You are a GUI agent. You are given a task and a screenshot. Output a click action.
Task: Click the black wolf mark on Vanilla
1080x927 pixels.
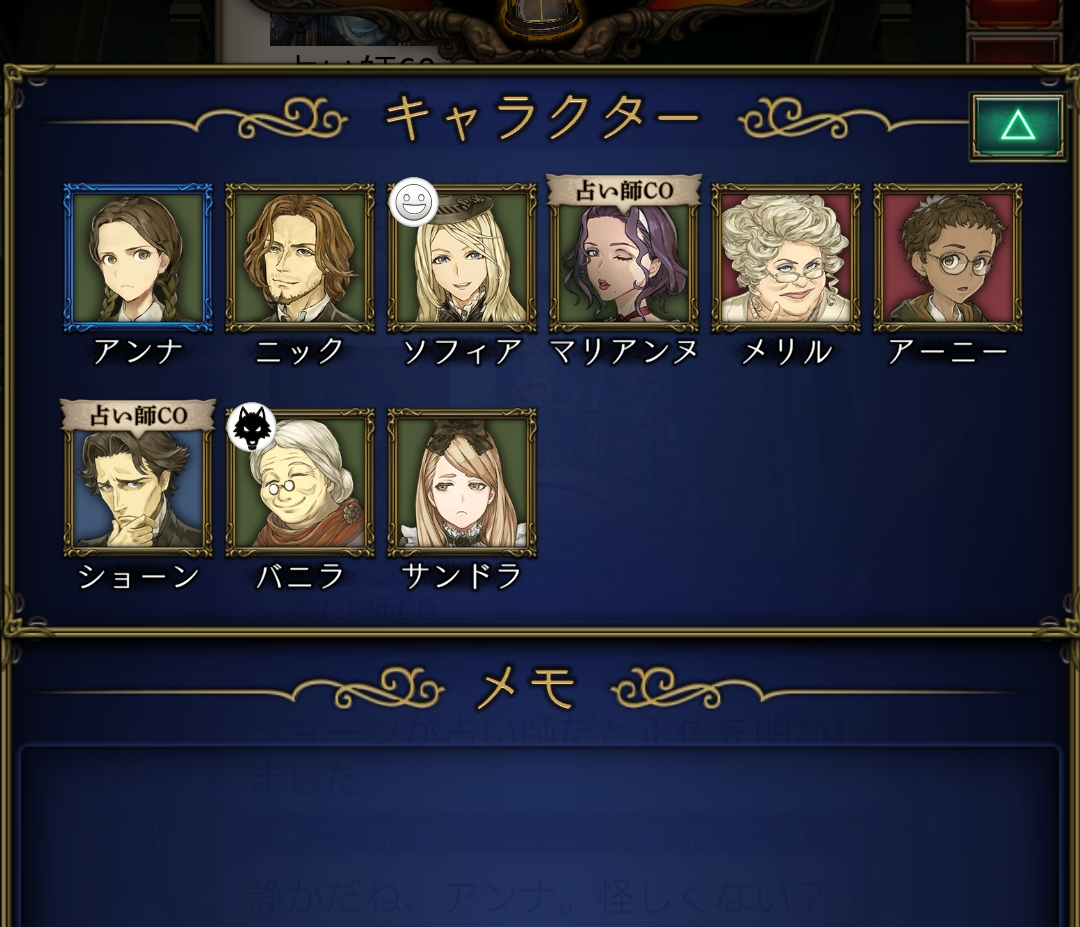point(251,427)
